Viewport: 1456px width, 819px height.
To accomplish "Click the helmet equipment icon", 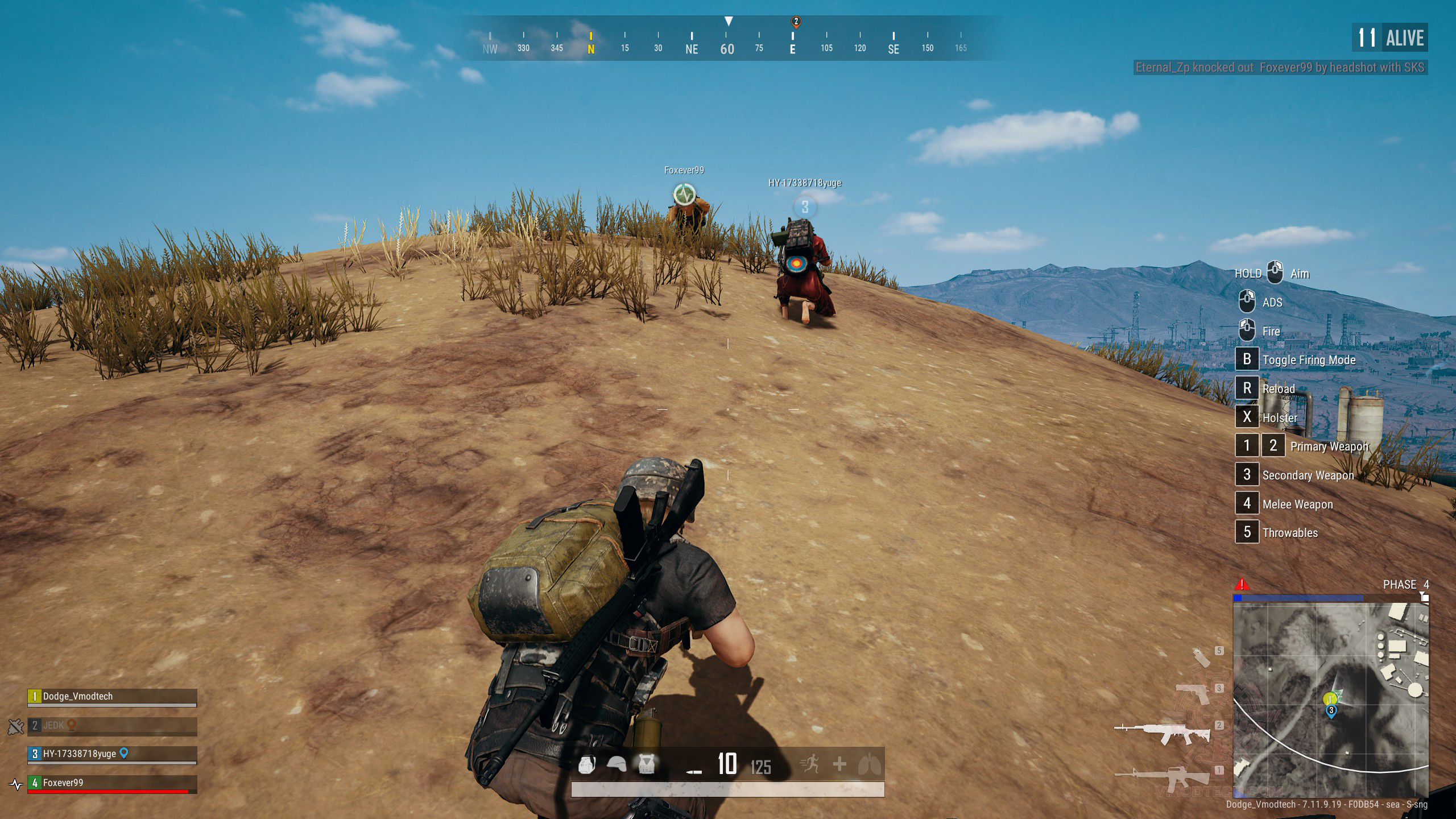I will (x=617, y=764).
